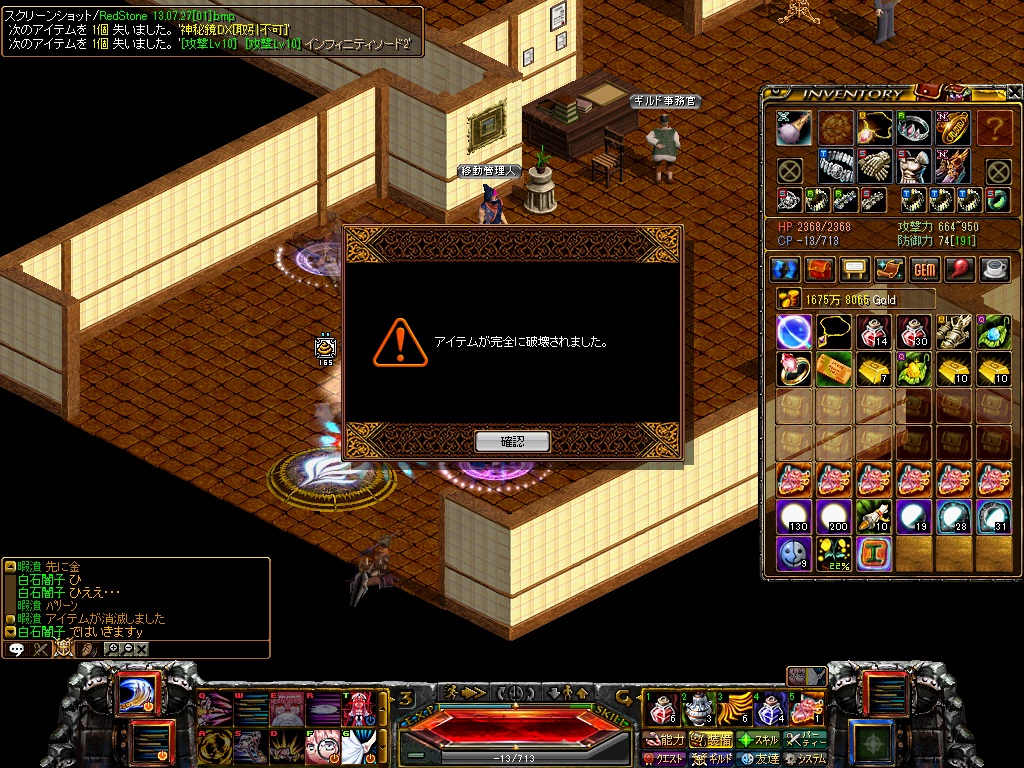This screenshot has width=1024, height=768.
Task: Click the equipped gauntlets slot
Action: tap(874, 166)
